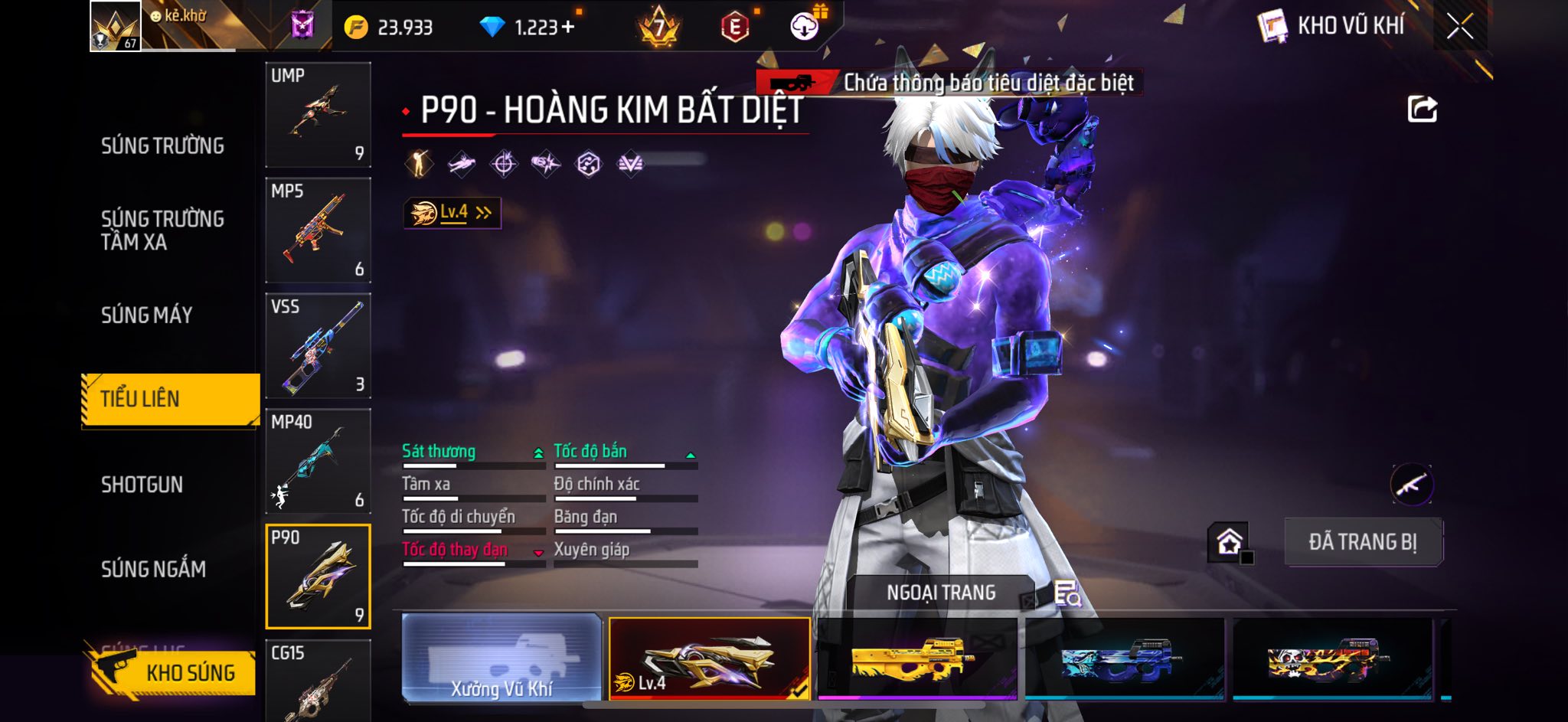Select the skull-pattern P90 skin
Image resolution: width=1568 pixels, height=722 pixels.
[x=1331, y=659]
